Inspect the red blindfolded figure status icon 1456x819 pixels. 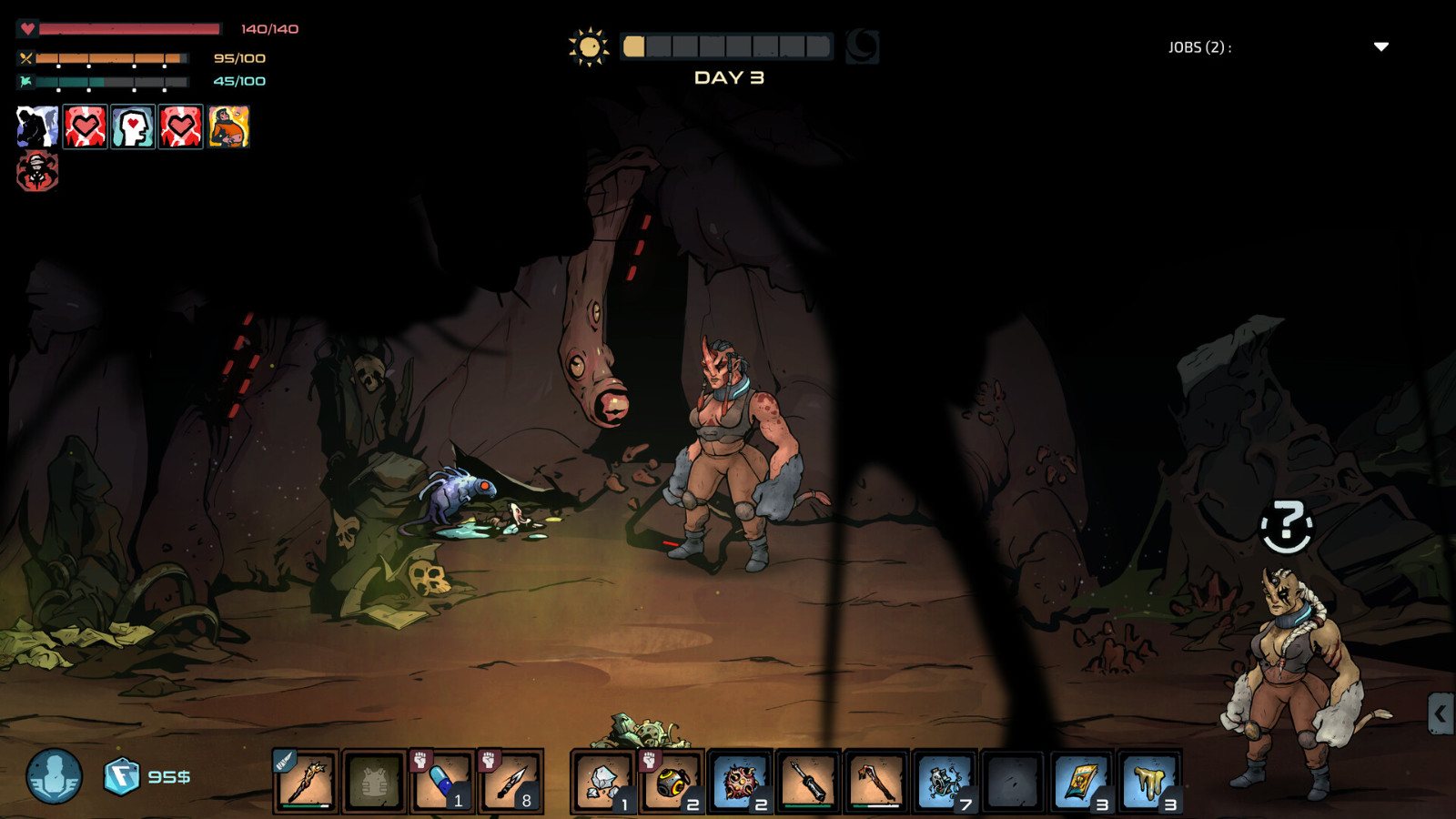tap(37, 171)
